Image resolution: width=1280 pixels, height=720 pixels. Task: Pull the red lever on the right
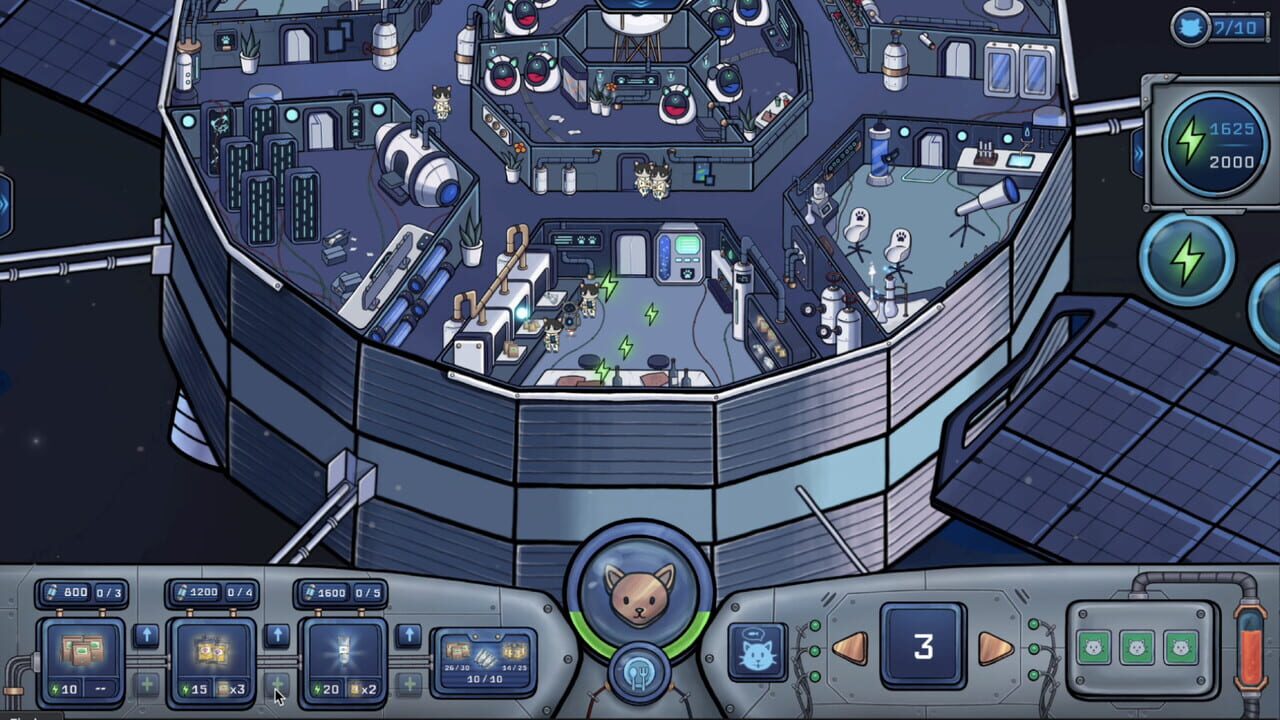(1251, 648)
